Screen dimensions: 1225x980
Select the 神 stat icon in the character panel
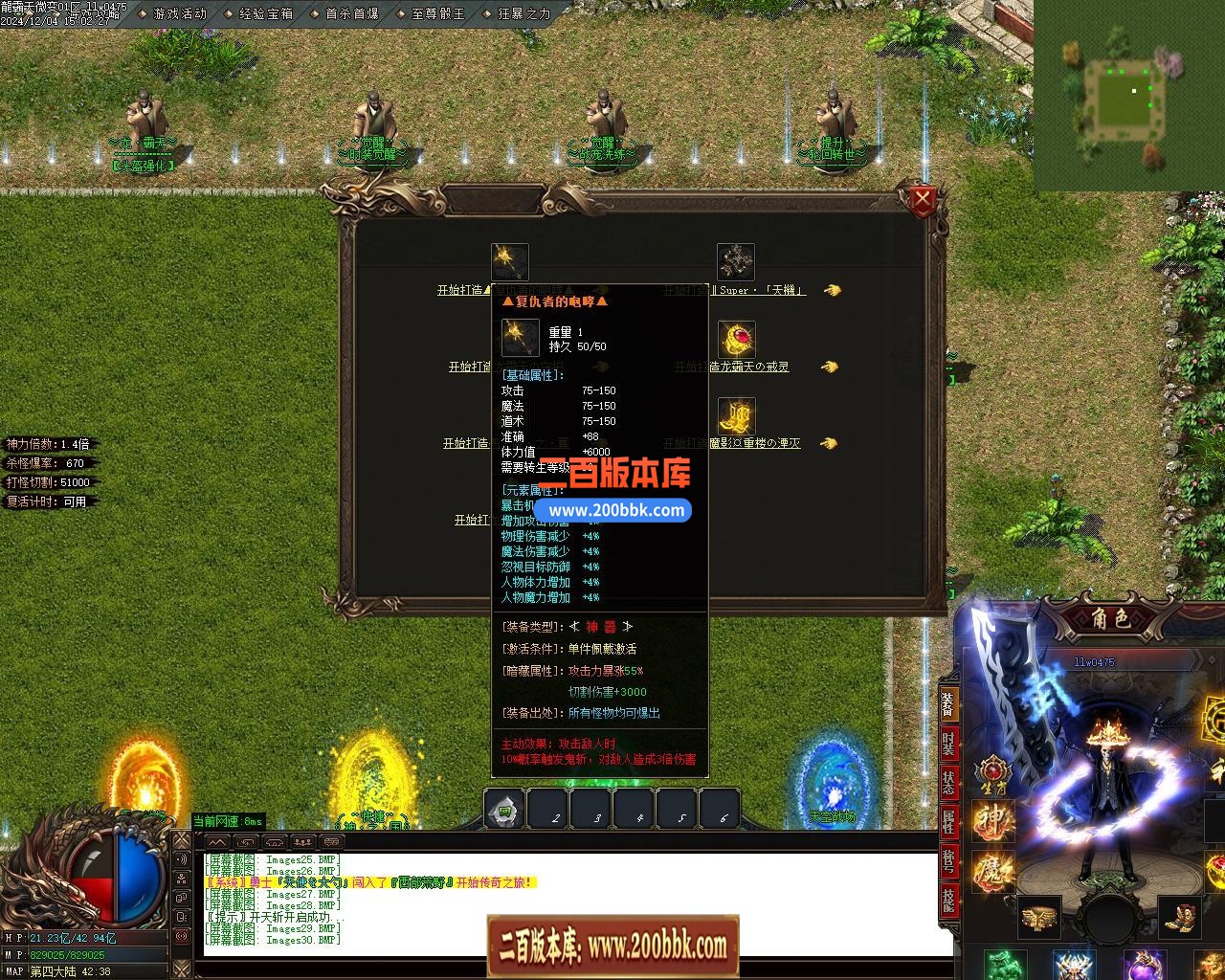pyautogui.click(x=992, y=820)
